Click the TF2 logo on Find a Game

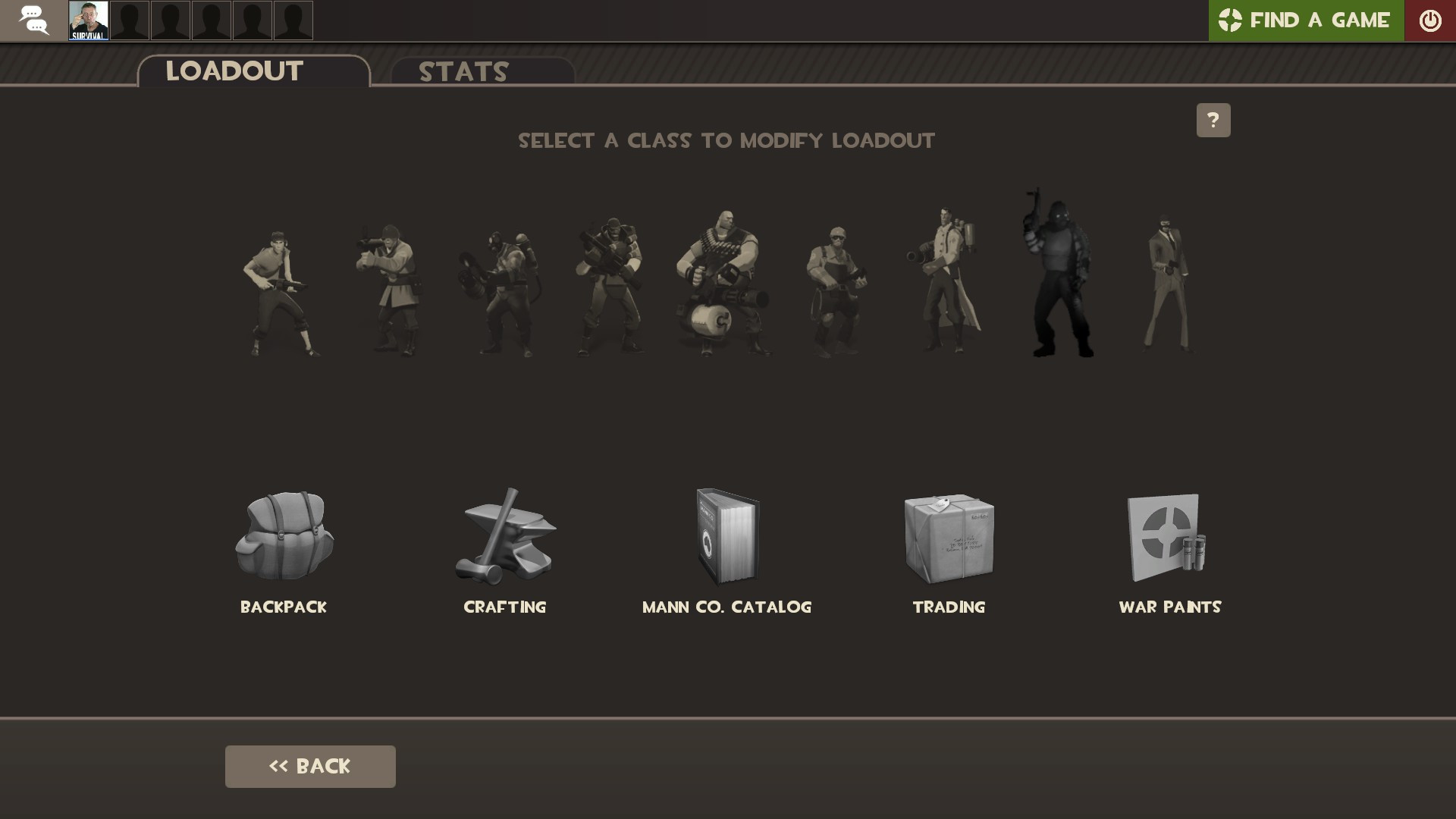point(1231,20)
